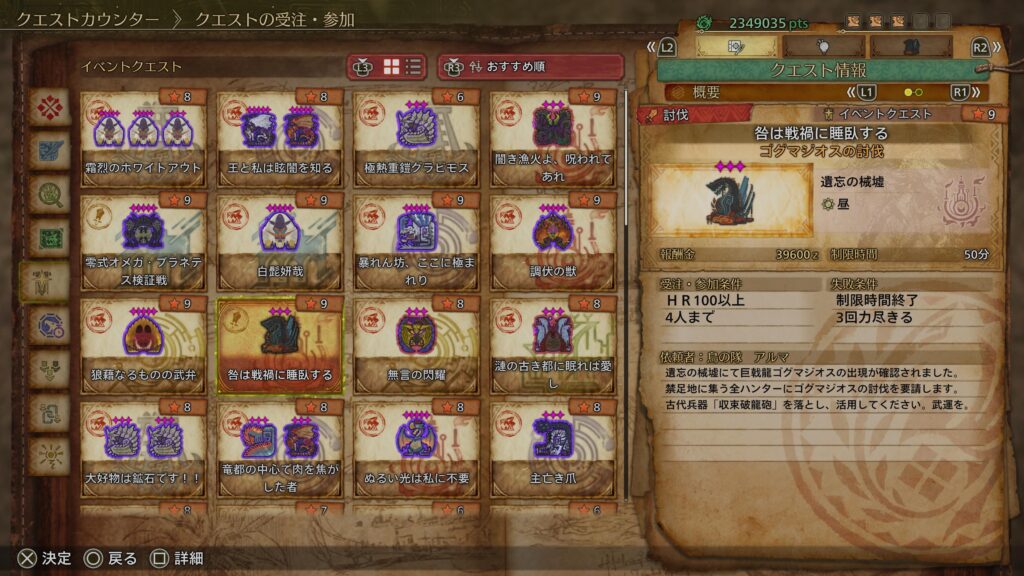Open the おすすめ順 sort order selector
Screen dimensions: 1024x576
[530, 67]
